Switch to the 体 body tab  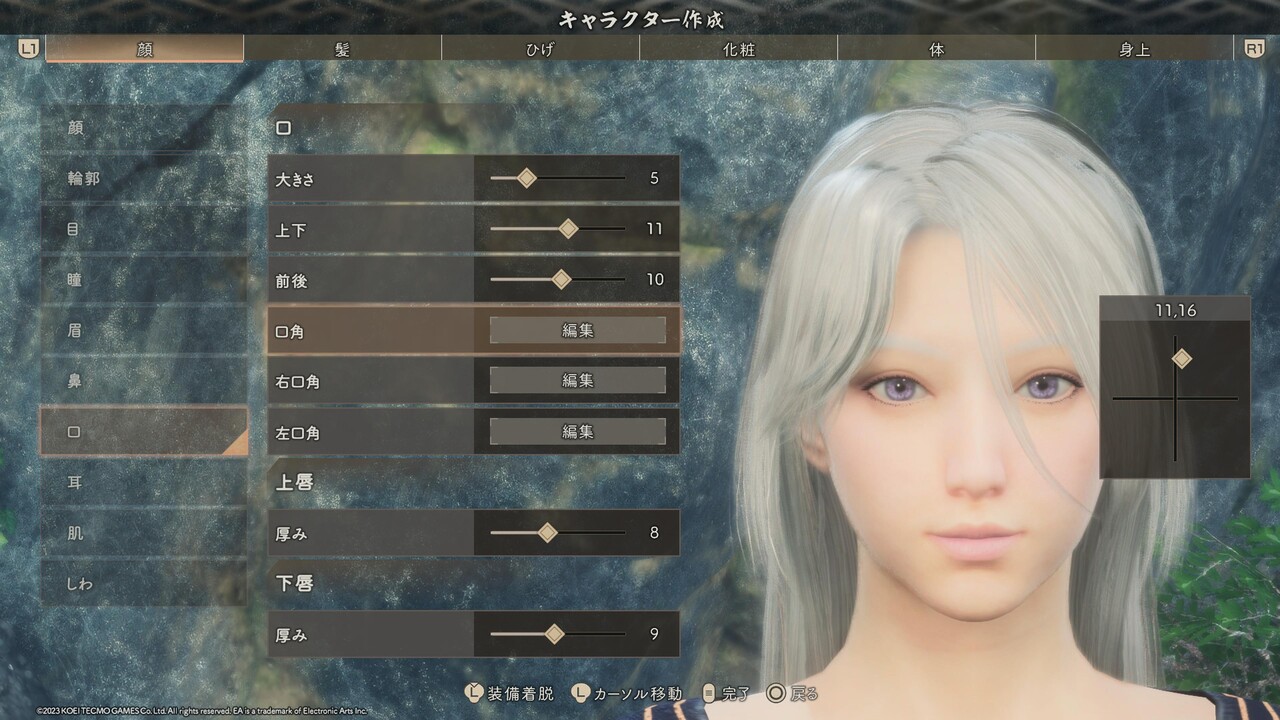(x=936, y=49)
